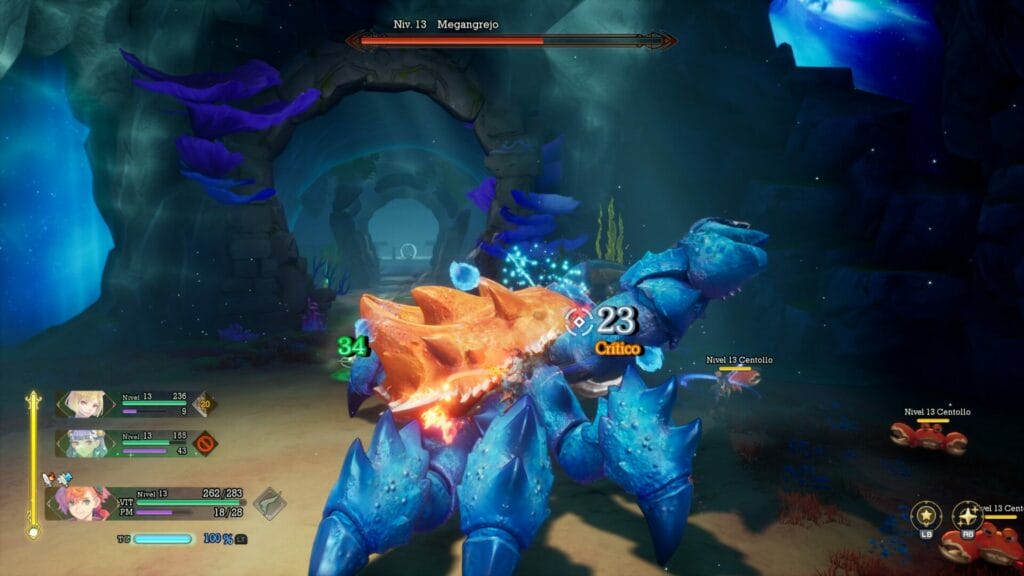
Task: Click the diamond icon showing 20
Action: click(x=204, y=404)
